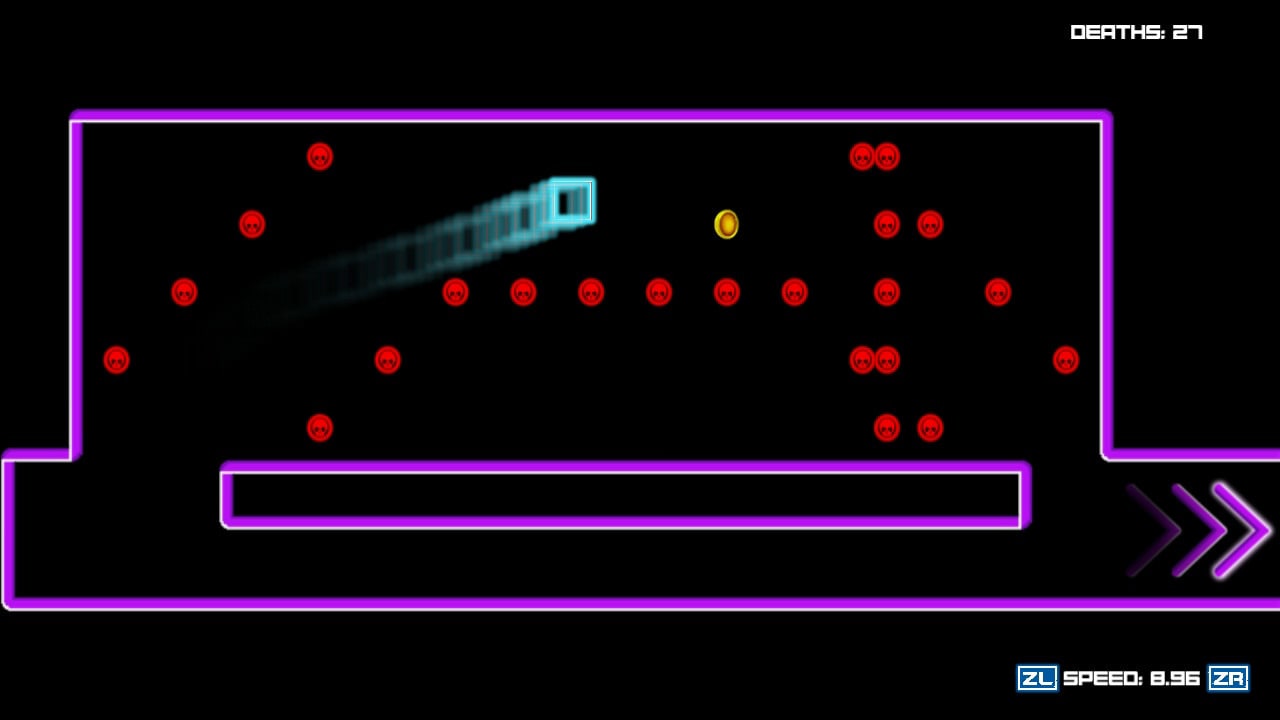Collect the gold coin
Viewport: 1280px width, 720px height.
point(726,226)
